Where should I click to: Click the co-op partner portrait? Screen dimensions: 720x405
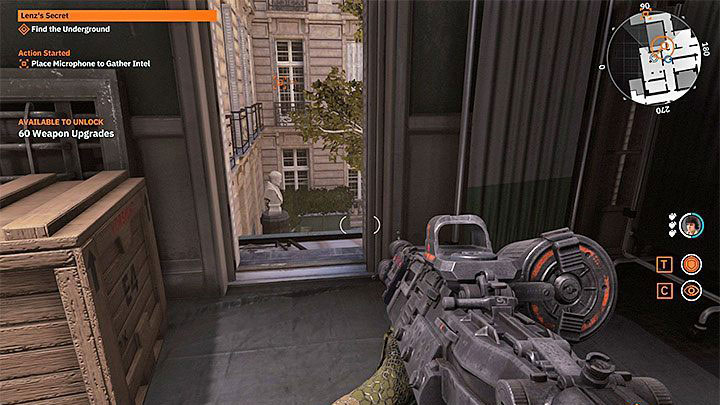pyautogui.click(x=690, y=227)
